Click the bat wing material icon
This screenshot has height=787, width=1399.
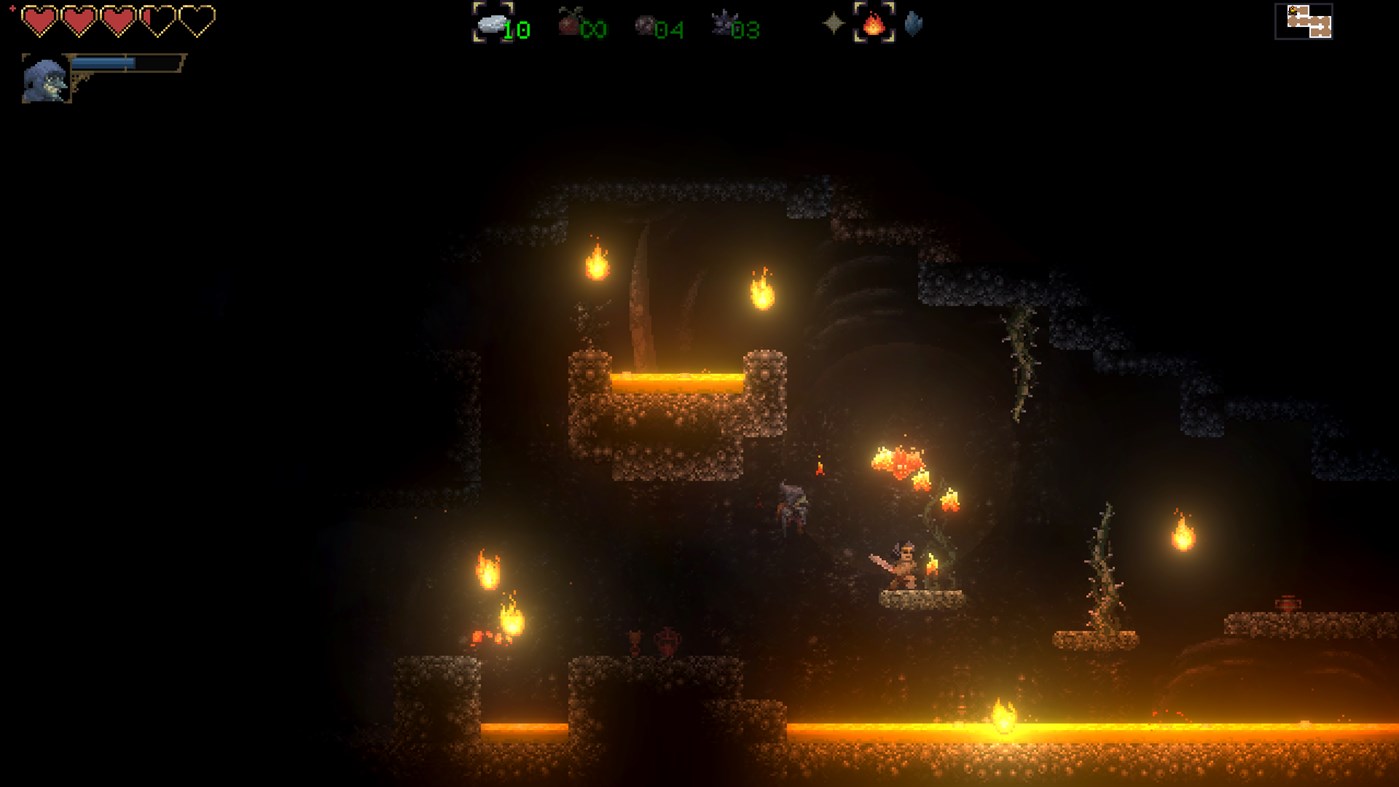pyautogui.click(x=722, y=22)
